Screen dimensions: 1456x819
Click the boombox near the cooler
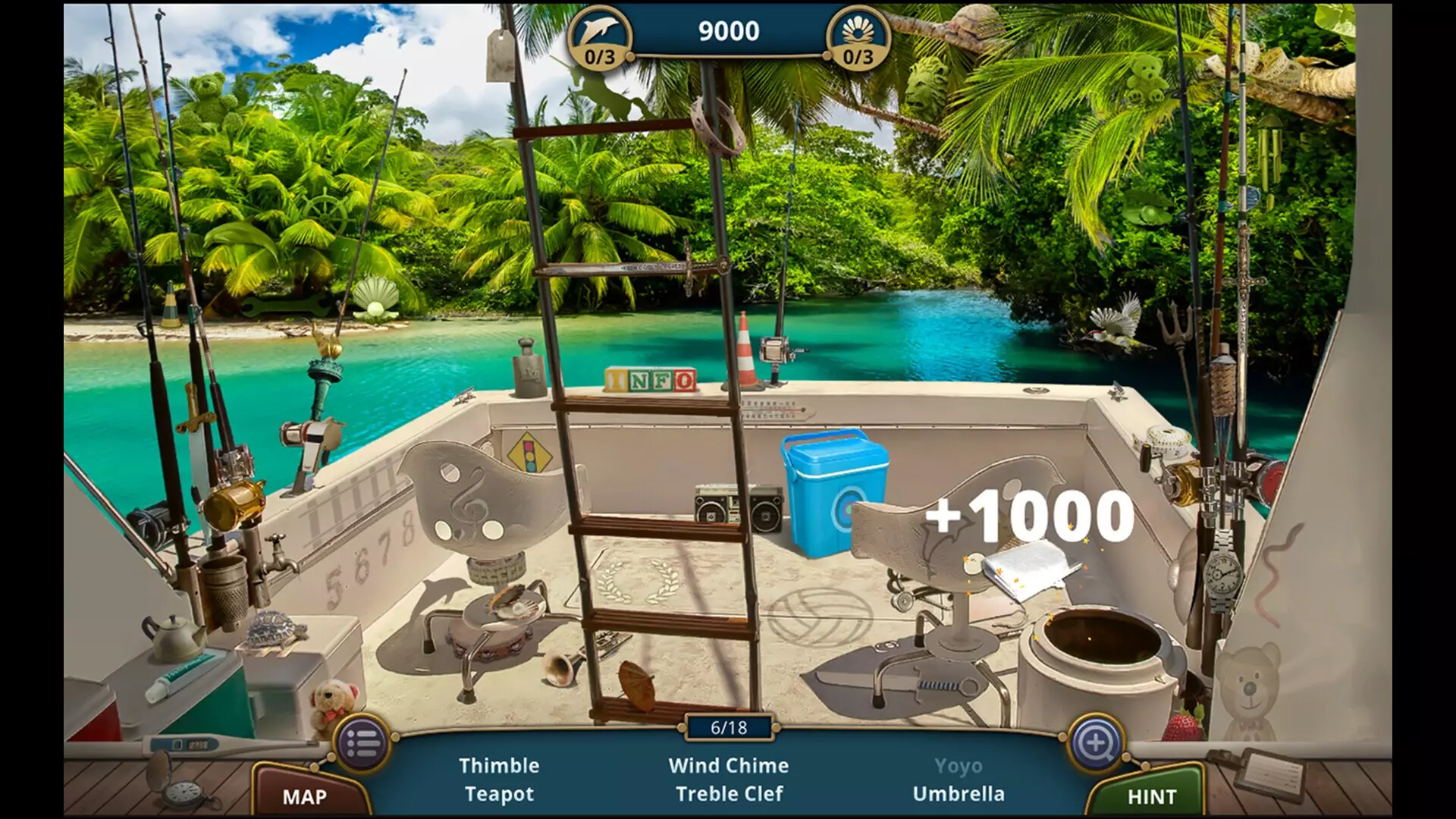(737, 502)
